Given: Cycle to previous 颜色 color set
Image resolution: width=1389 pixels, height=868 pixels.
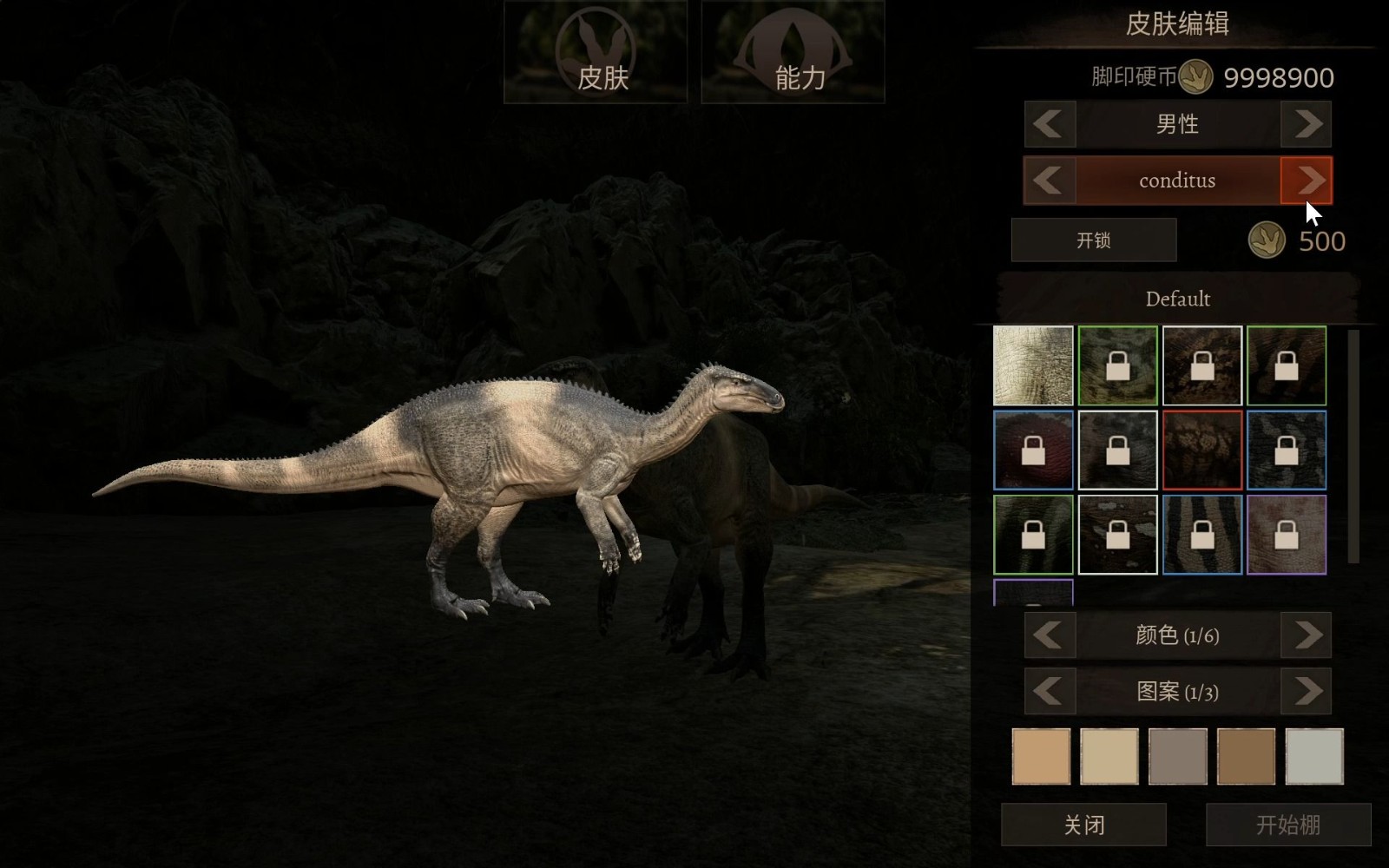Looking at the screenshot, I should point(1050,635).
